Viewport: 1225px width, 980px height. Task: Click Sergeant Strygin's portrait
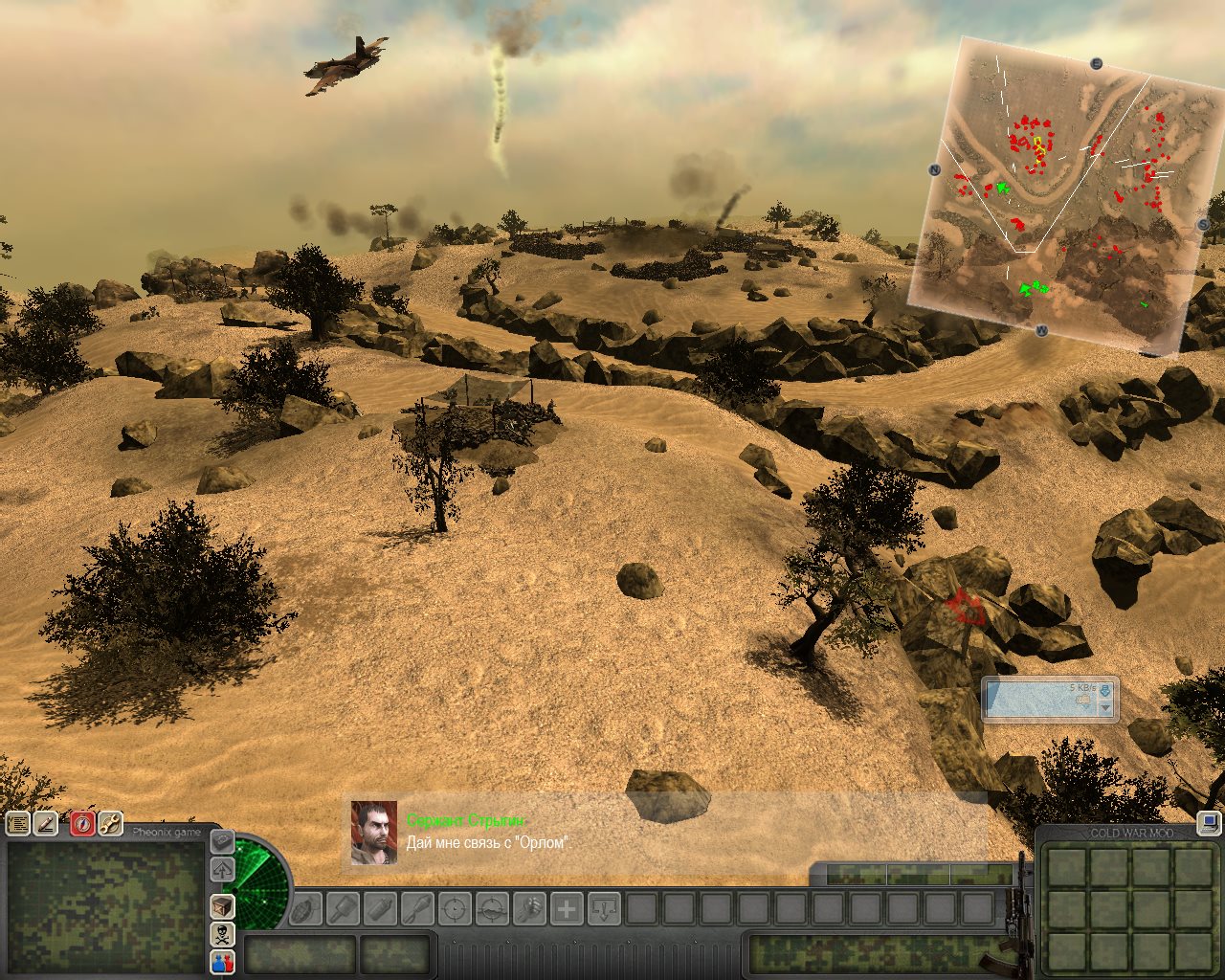click(374, 833)
